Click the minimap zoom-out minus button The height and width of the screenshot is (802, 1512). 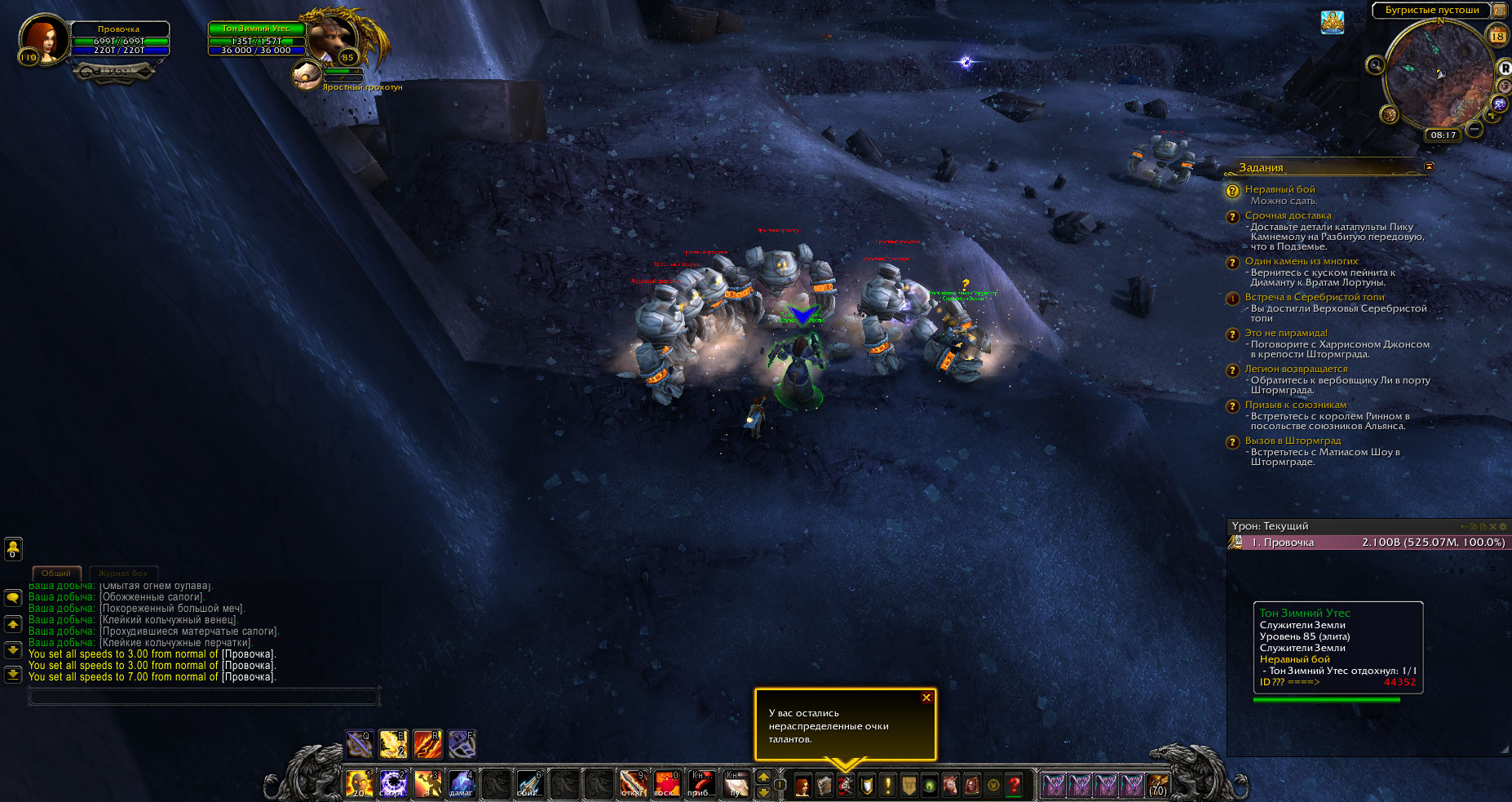tap(1474, 129)
